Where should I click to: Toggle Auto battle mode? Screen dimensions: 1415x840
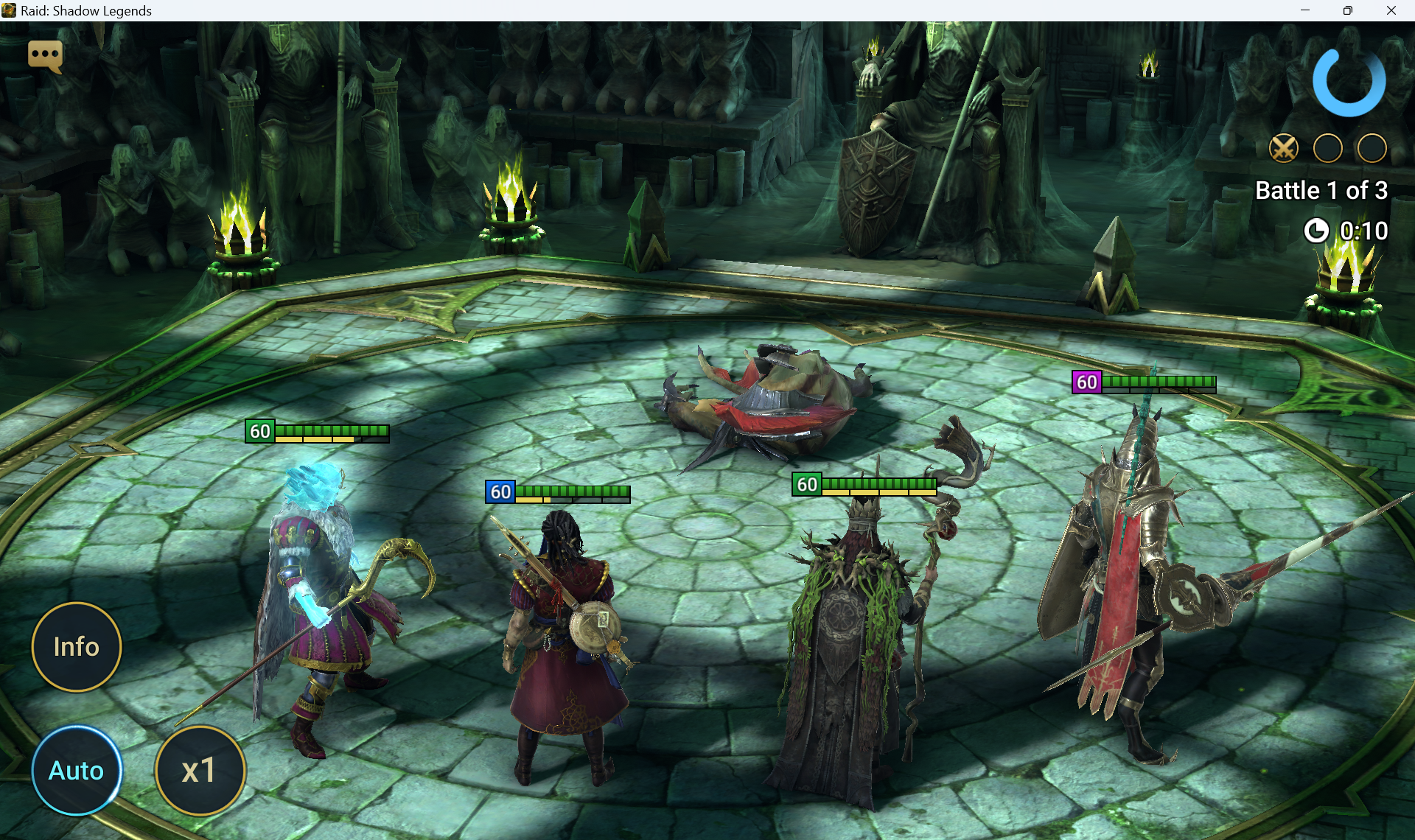(x=77, y=771)
